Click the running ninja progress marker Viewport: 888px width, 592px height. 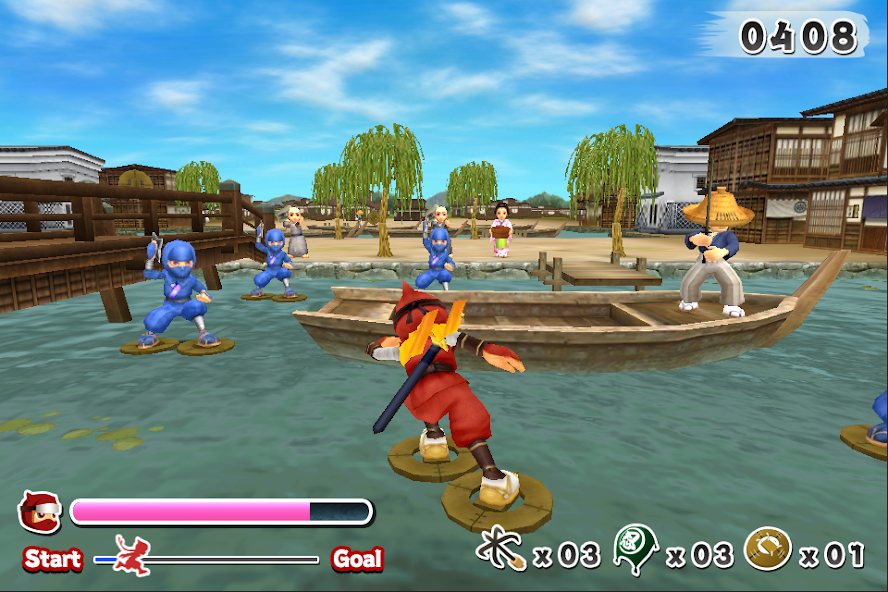[131, 554]
